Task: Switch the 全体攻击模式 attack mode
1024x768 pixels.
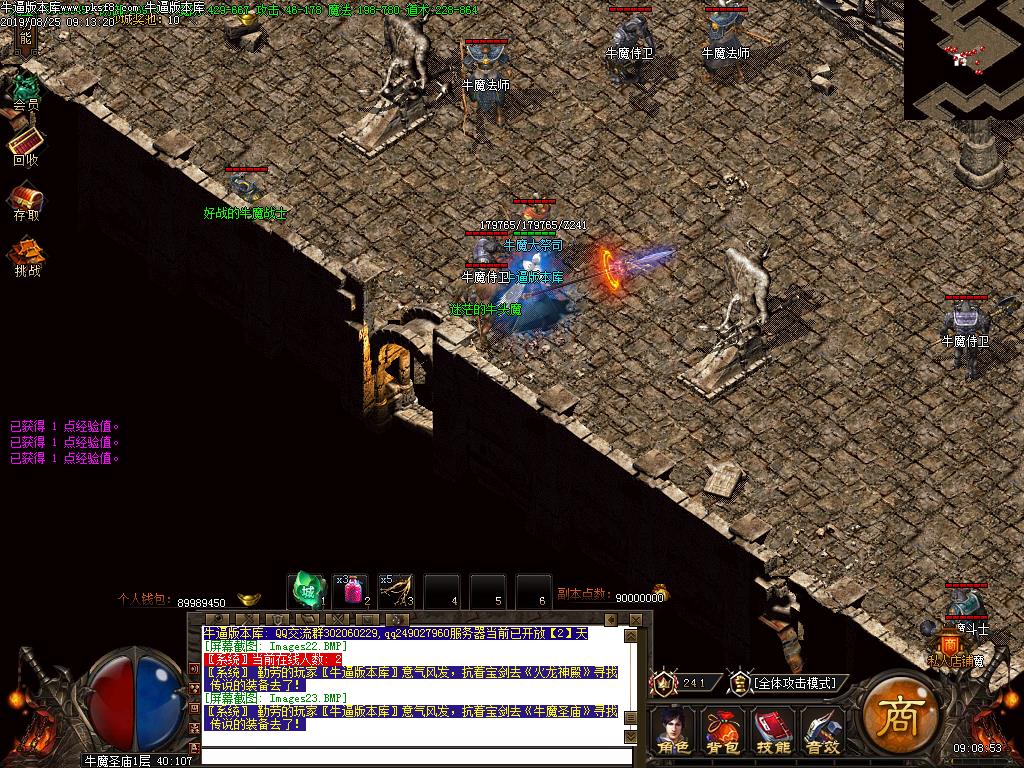Action: pyautogui.click(x=796, y=683)
